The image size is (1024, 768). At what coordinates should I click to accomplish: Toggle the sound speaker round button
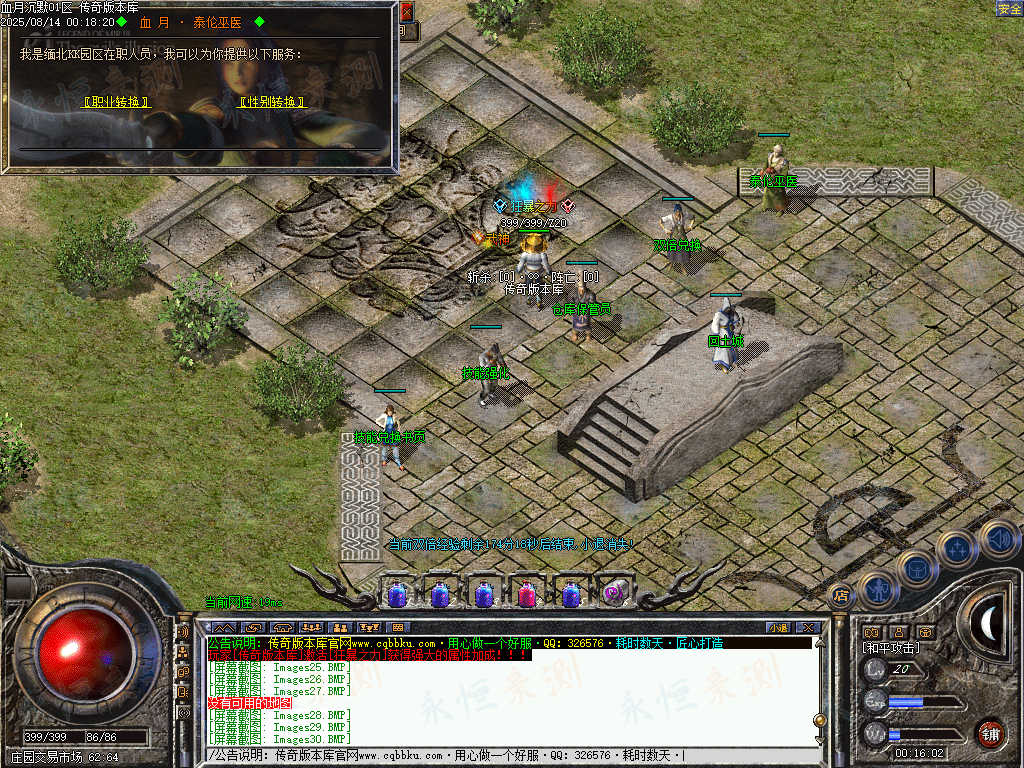pos(998,538)
